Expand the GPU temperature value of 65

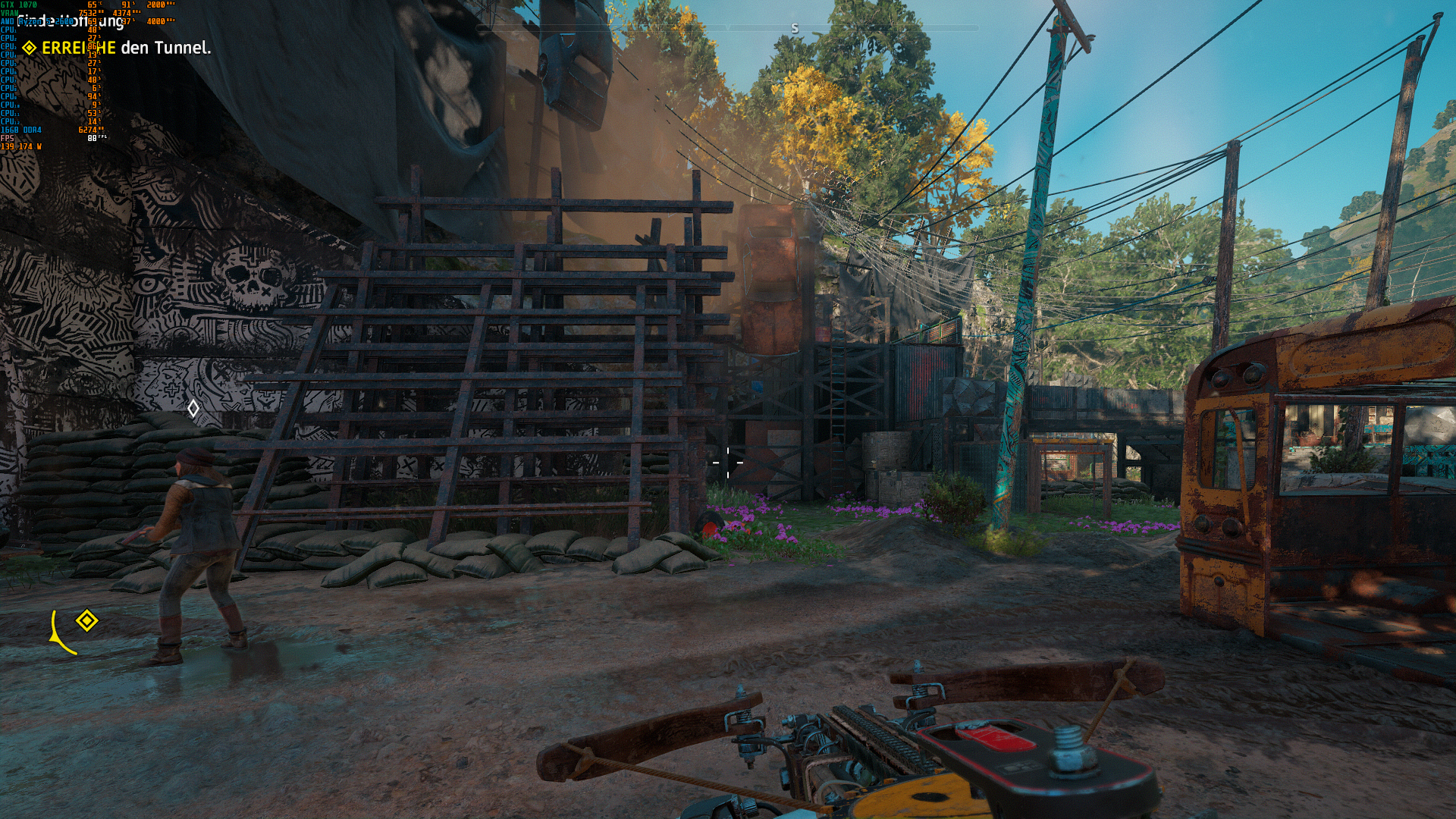pos(91,5)
